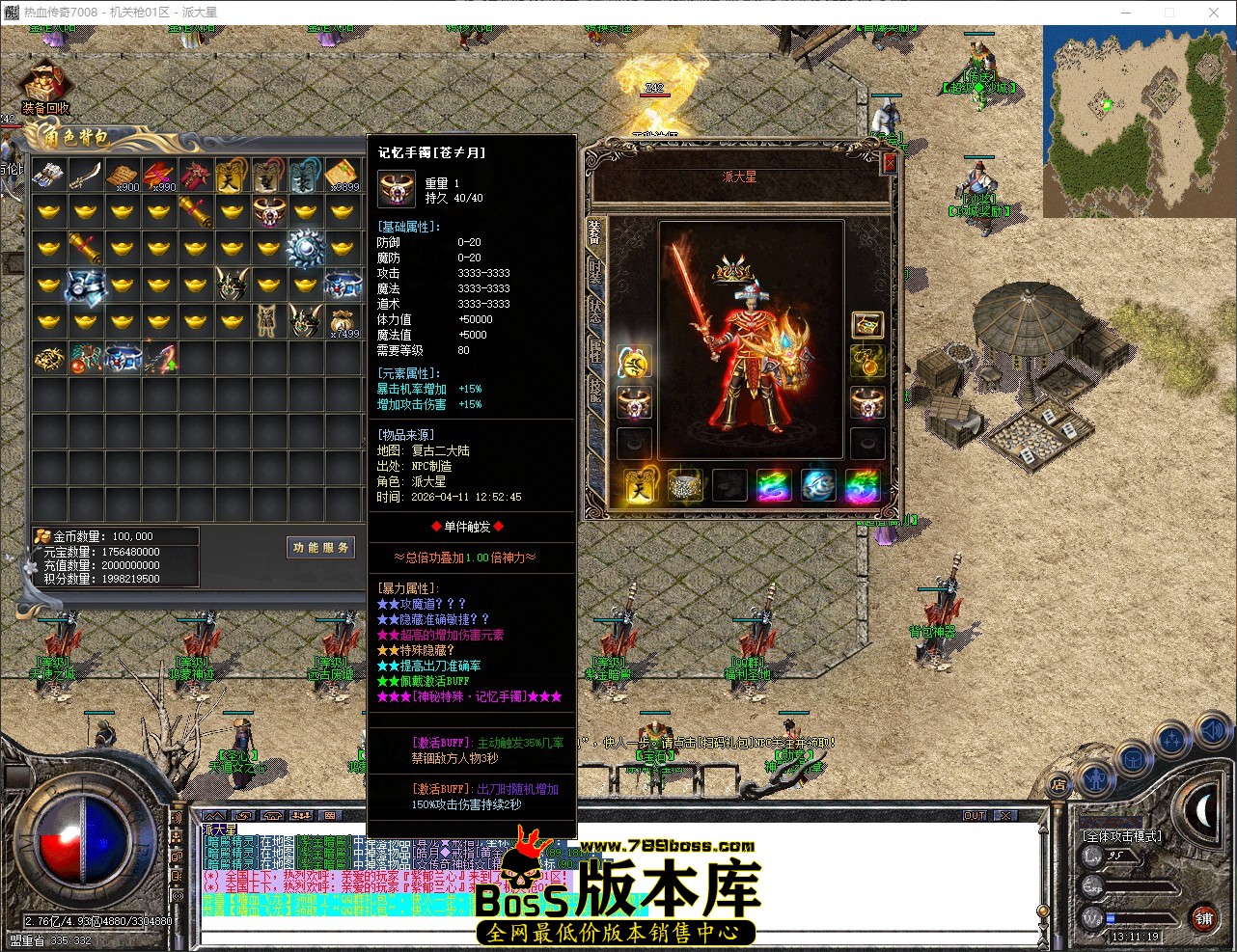This screenshot has width=1237, height=952.
Task: Open the 铺 personal stall icon
Action: 1205,917
